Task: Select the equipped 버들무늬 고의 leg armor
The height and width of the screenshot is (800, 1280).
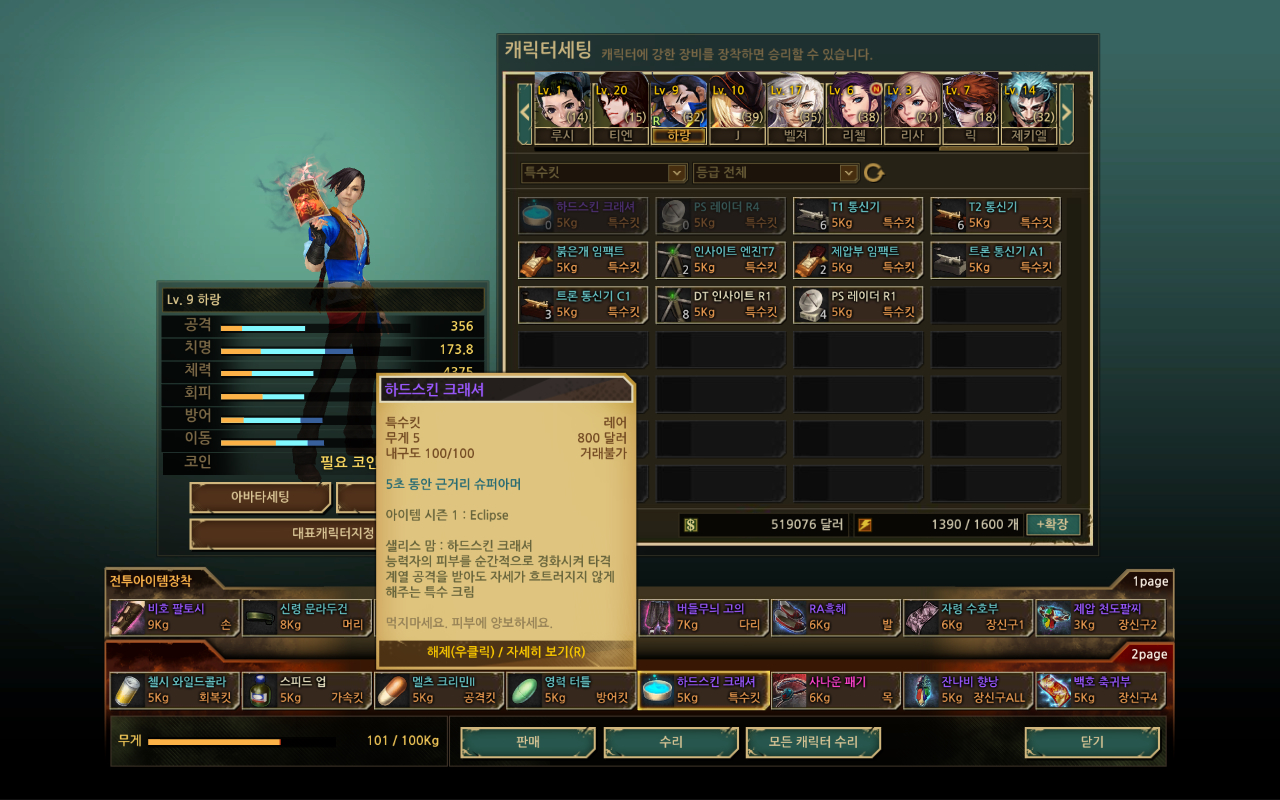Action: point(703,617)
